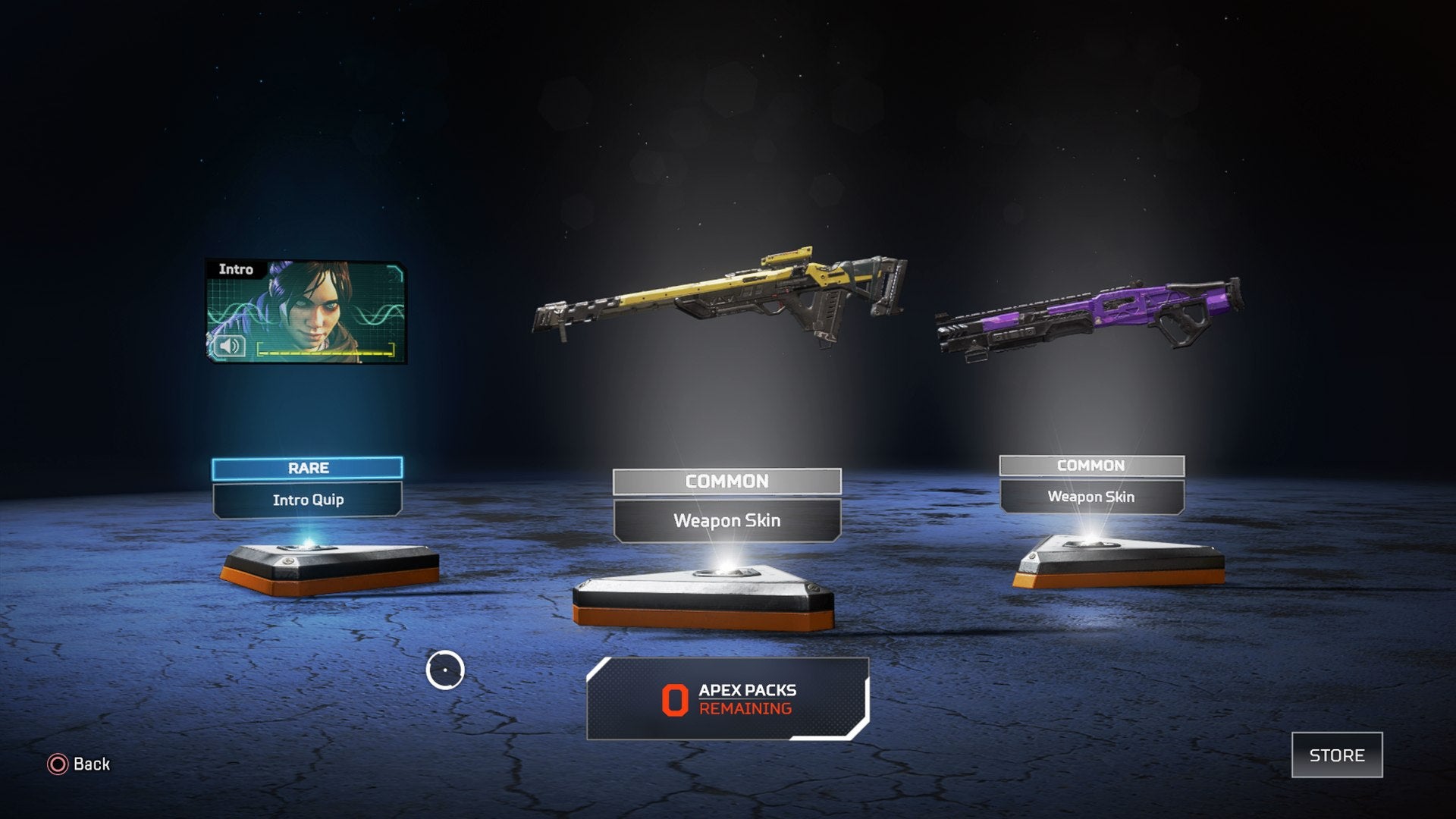
Task: Click the middle COMMON plate to reveal details
Action: point(727,481)
